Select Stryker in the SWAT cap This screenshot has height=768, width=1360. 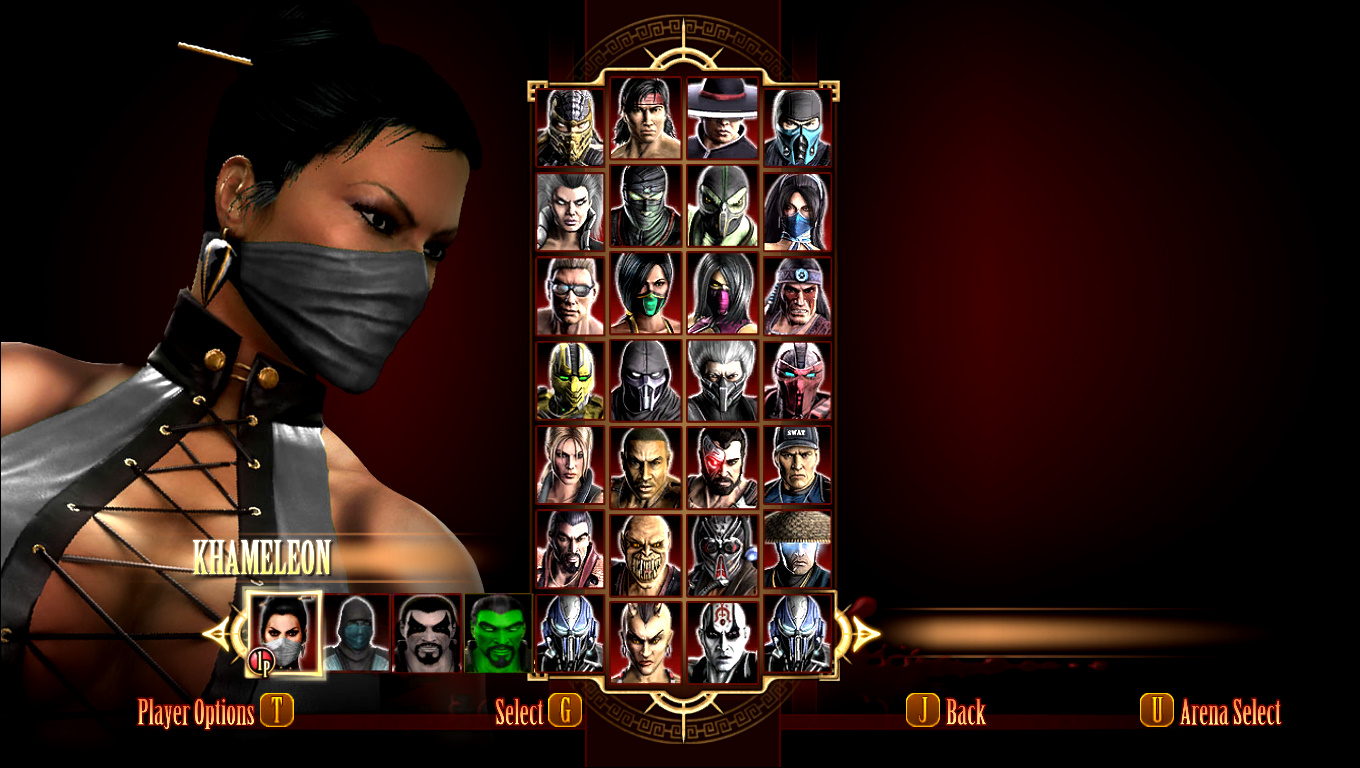point(797,464)
